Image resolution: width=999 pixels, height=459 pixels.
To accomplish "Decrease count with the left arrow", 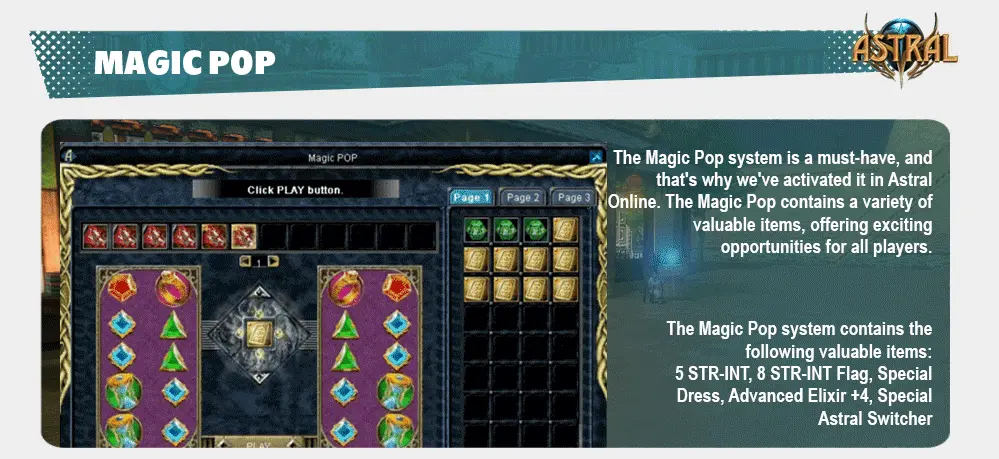I will 245,261.
